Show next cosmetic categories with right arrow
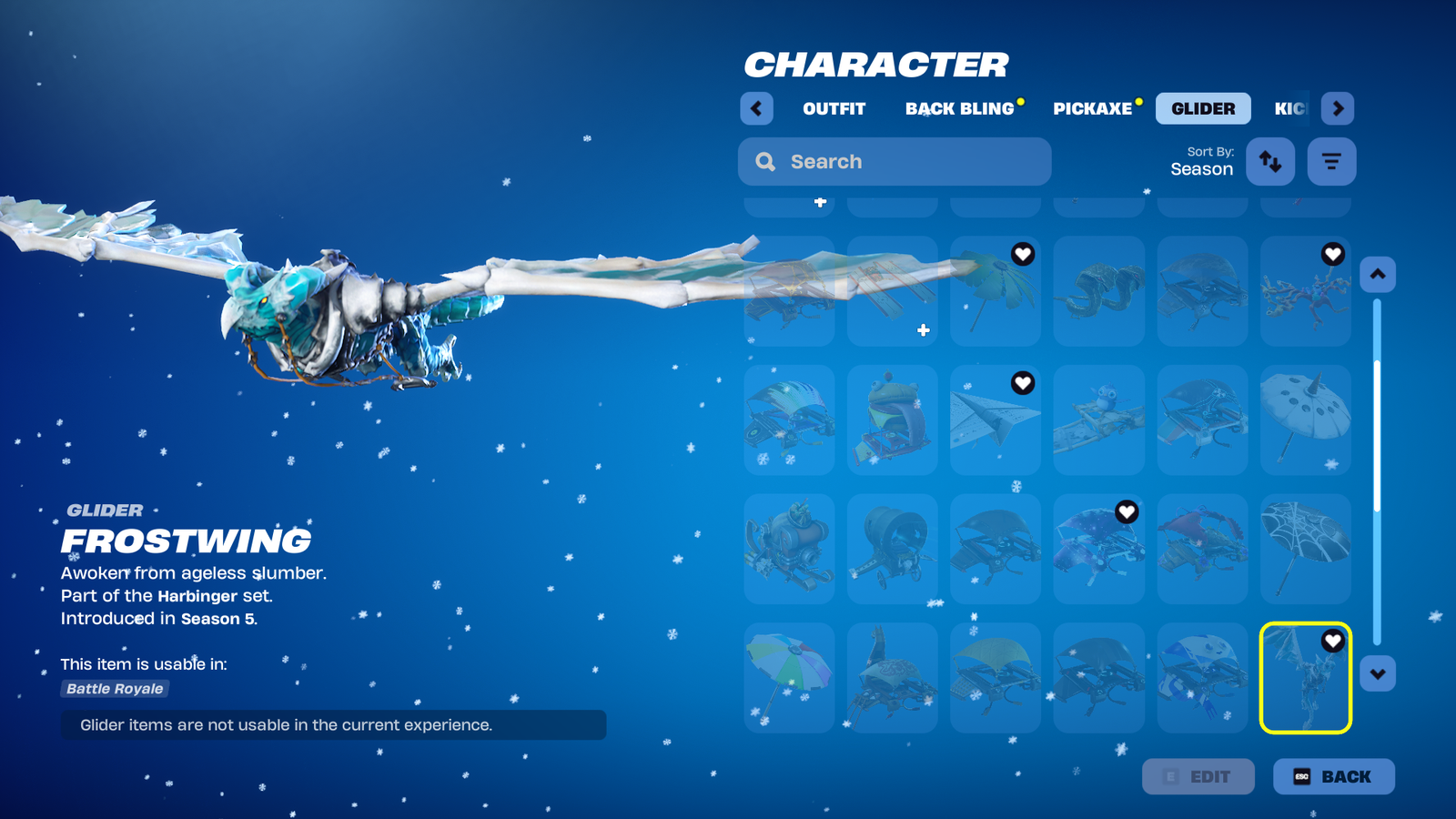Image resolution: width=1456 pixels, height=819 pixels. pos(1337,108)
